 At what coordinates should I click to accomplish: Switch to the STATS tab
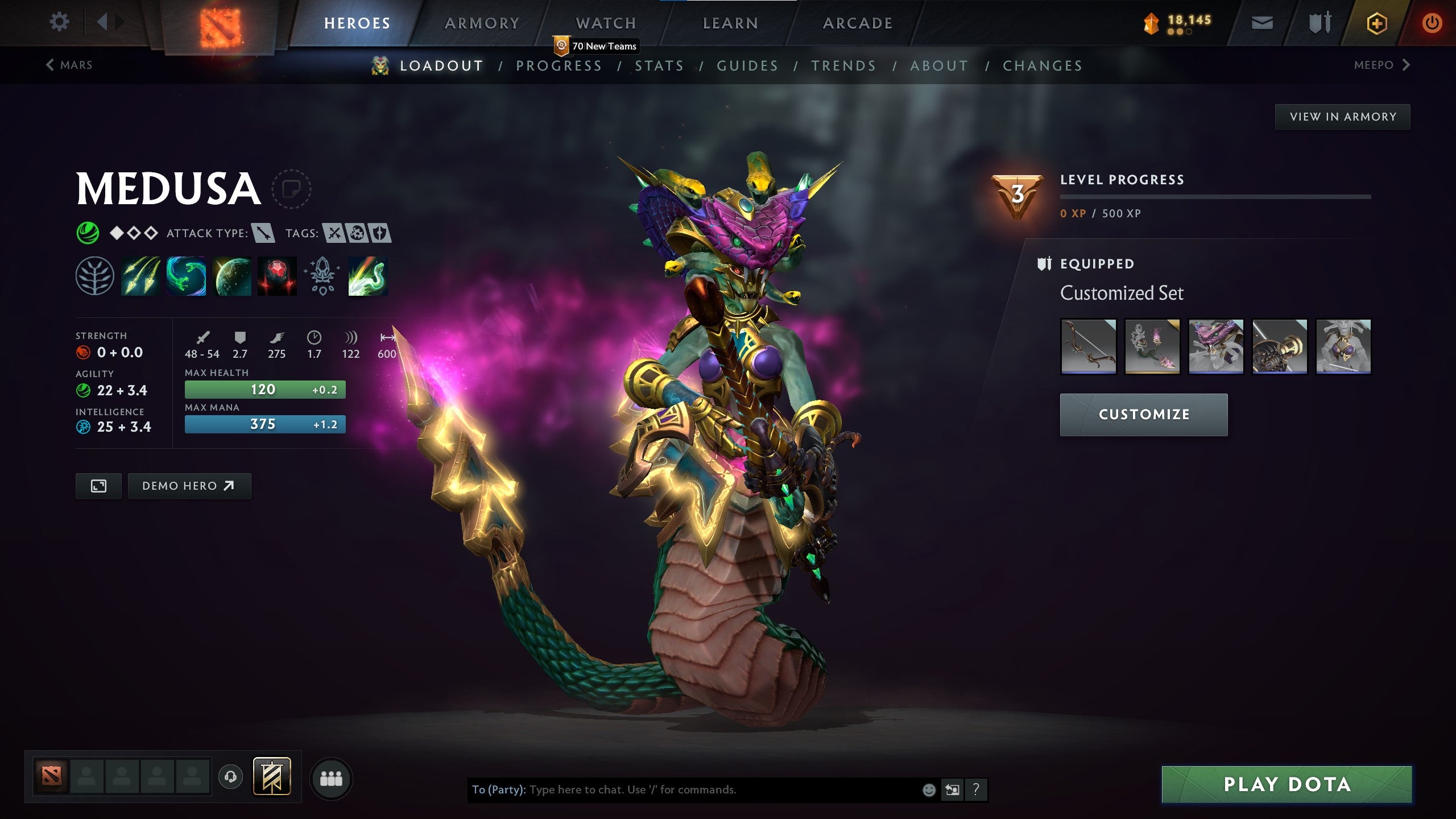(x=658, y=65)
